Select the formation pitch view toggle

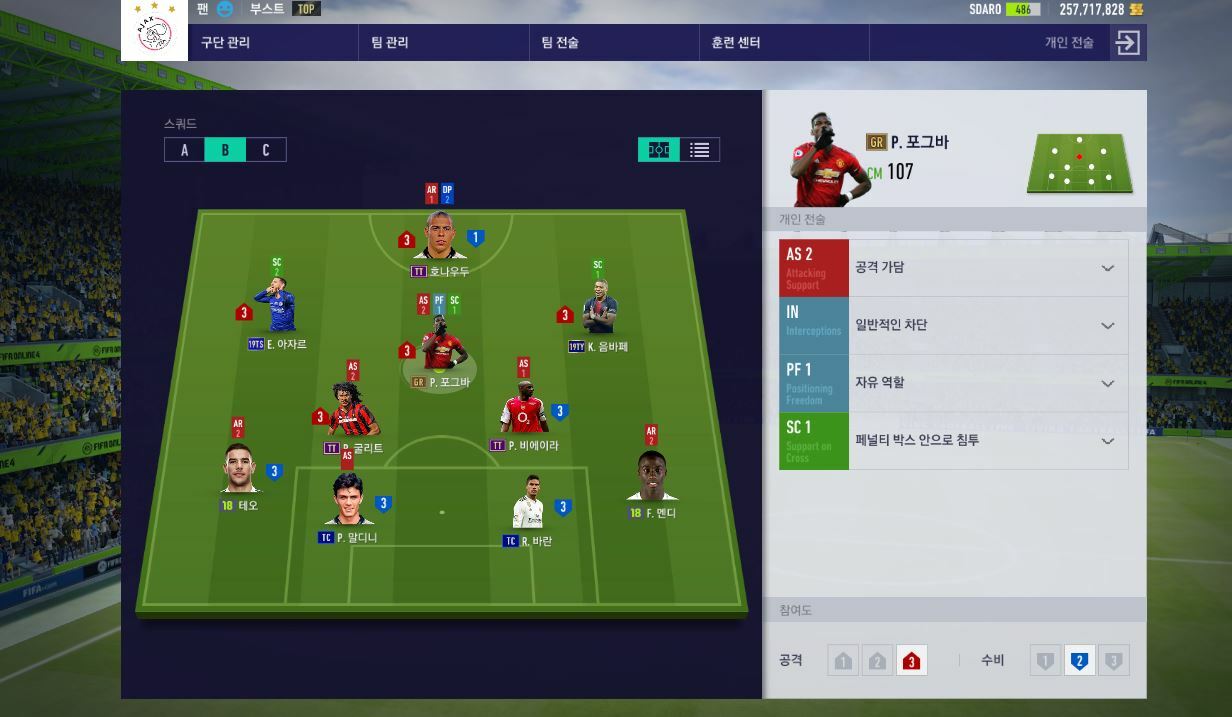click(x=658, y=150)
